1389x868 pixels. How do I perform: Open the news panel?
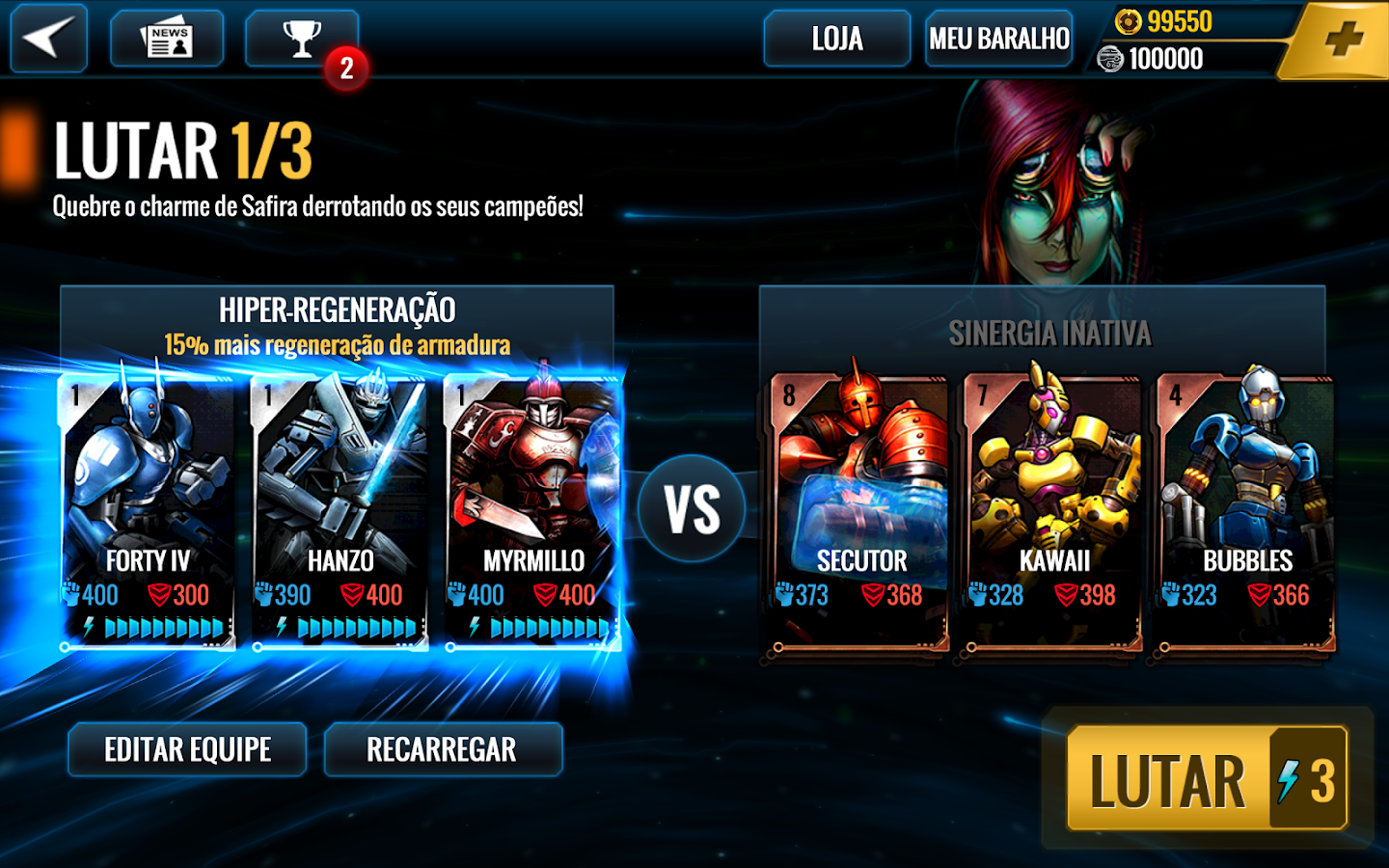[x=166, y=39]
